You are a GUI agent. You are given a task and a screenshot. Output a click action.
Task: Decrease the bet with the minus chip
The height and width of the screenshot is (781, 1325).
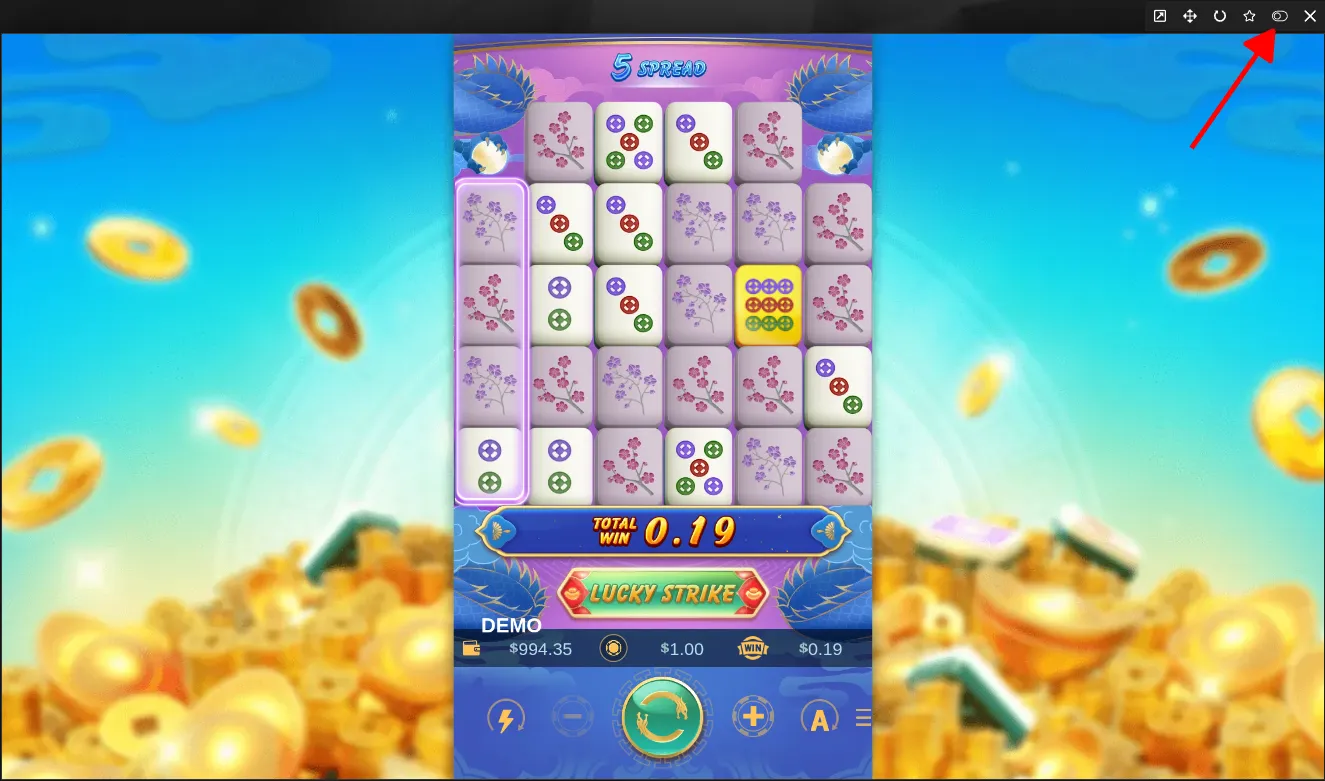coord(572,716)
